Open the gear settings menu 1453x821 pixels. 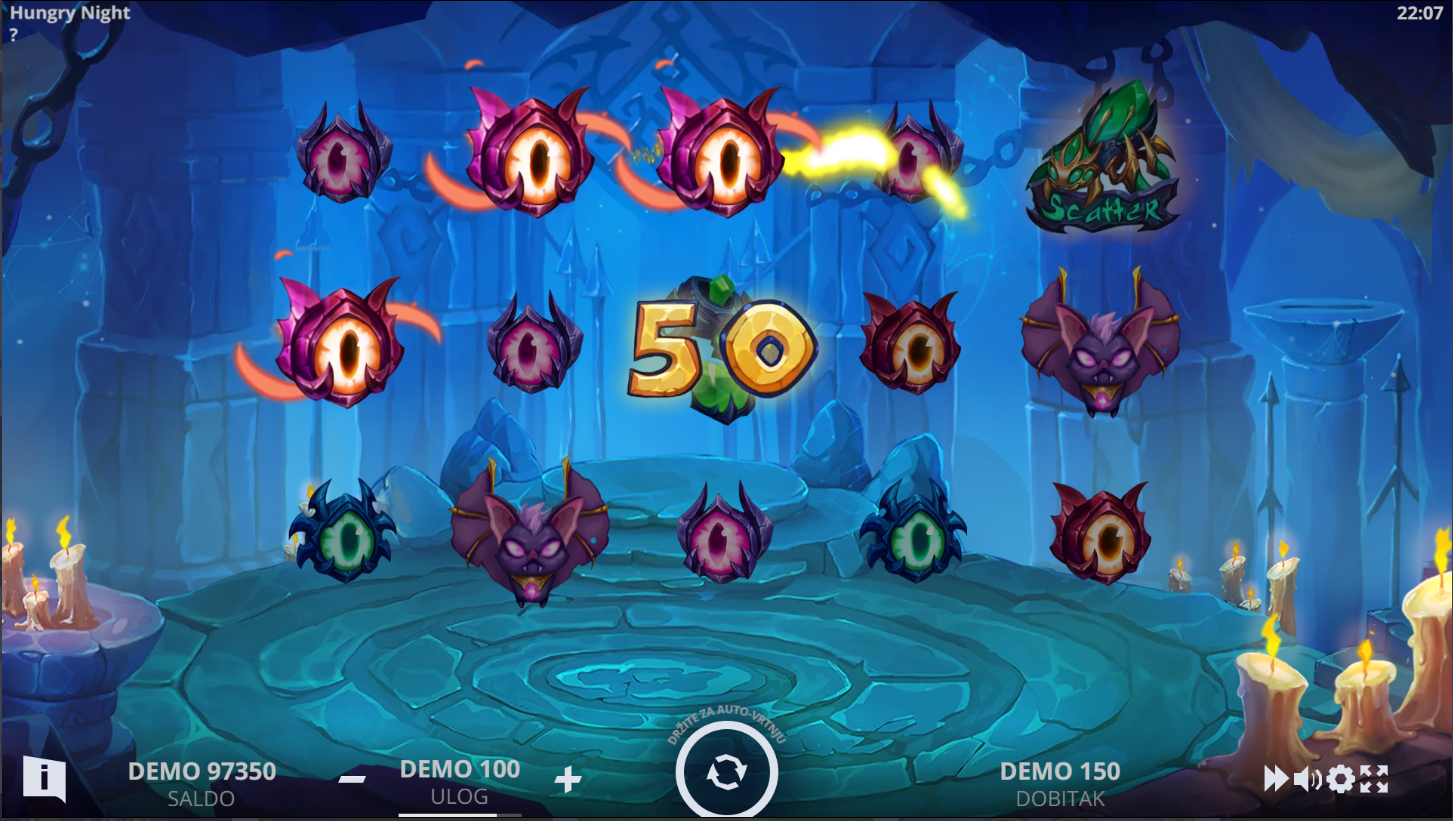1341,779
